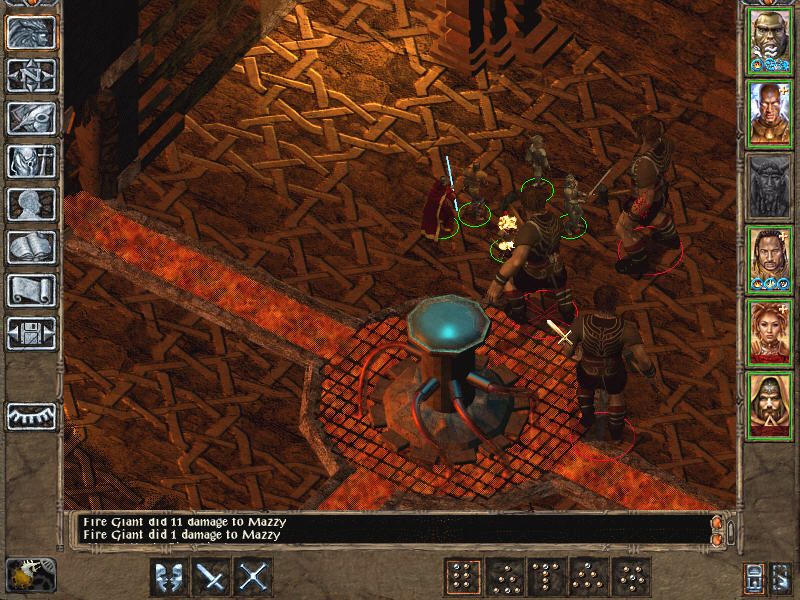Select the green-skinned half-orc portrait
Image resolution: width=800 pixels, height=600 pixels.
(769, 41)
